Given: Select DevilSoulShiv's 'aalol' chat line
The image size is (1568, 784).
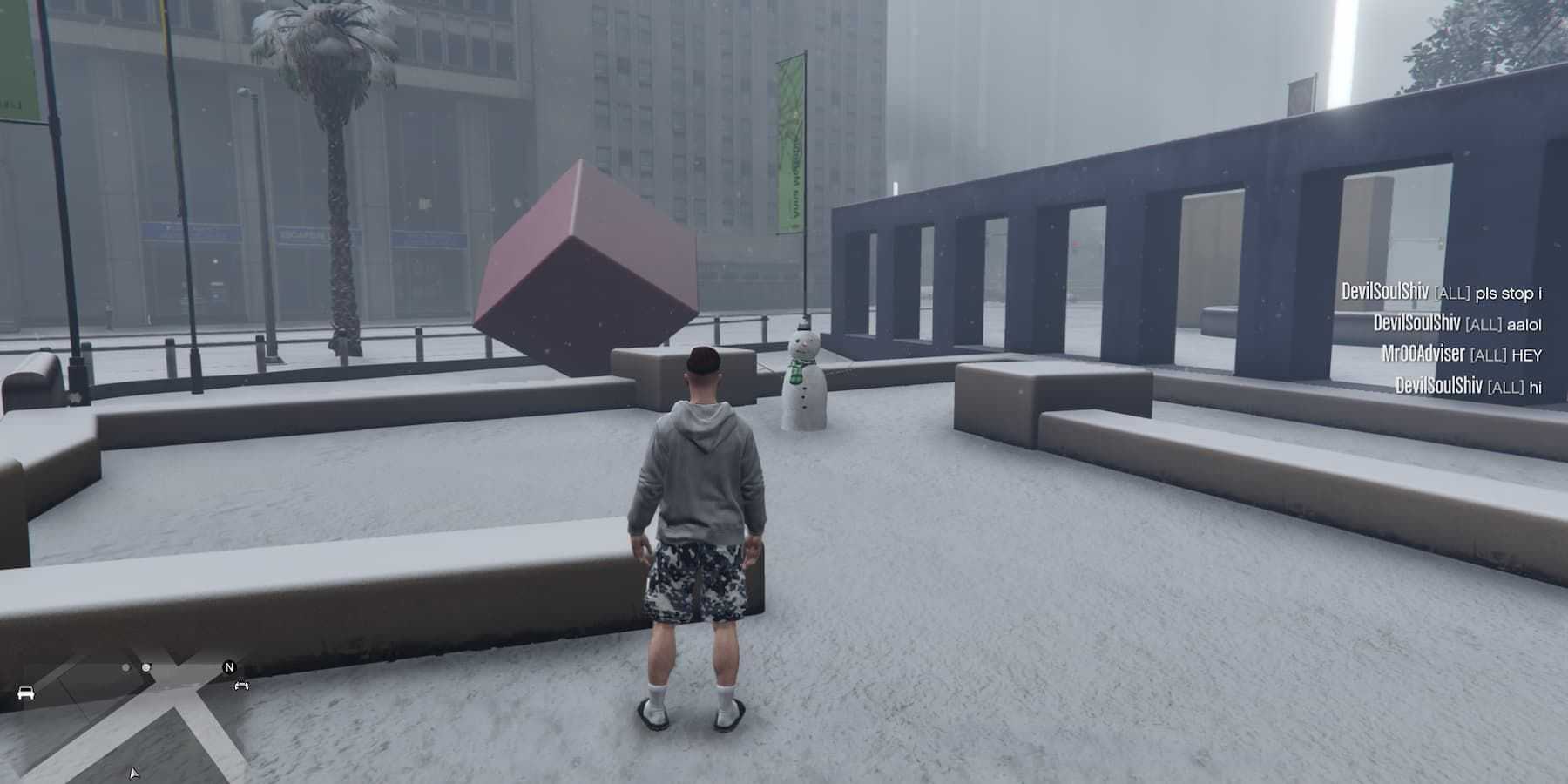Looking at the screenshot, I should 1456,324.
